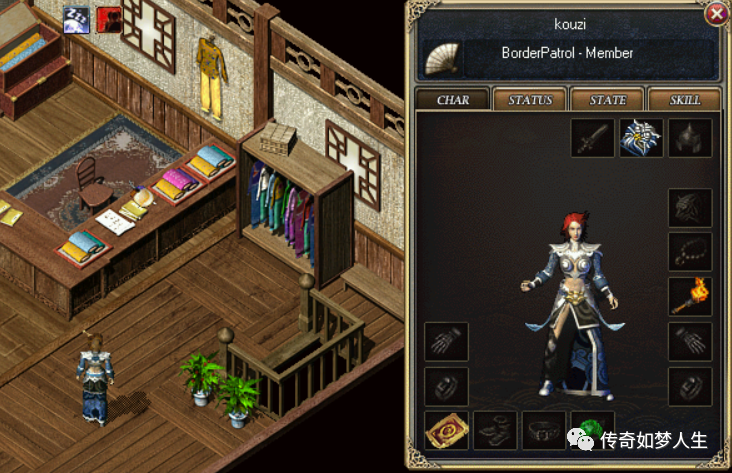Click the empty sword weapon slot

click(593, 139)
